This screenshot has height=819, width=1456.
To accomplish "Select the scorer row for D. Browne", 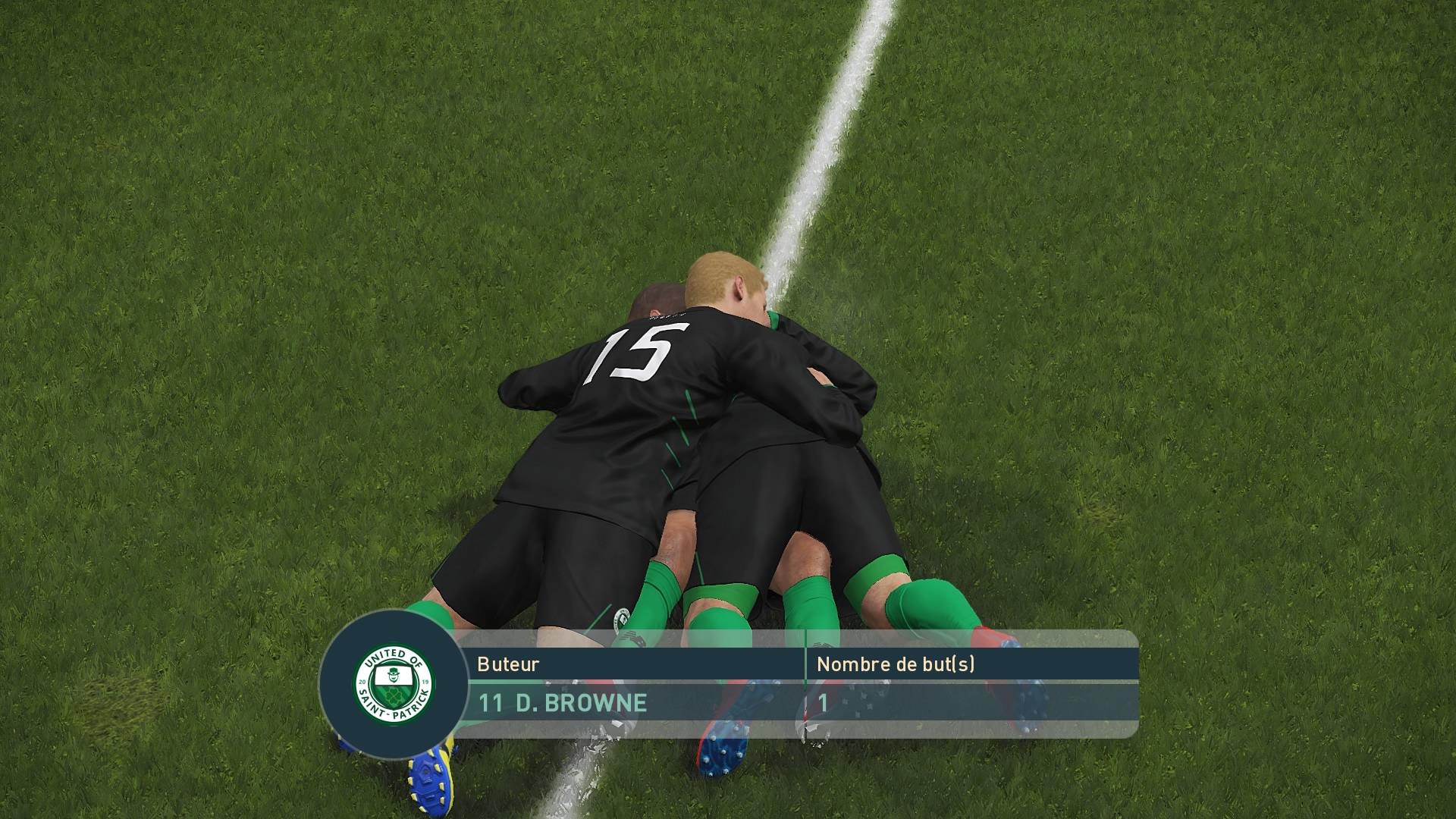I will tap(562, 703).
